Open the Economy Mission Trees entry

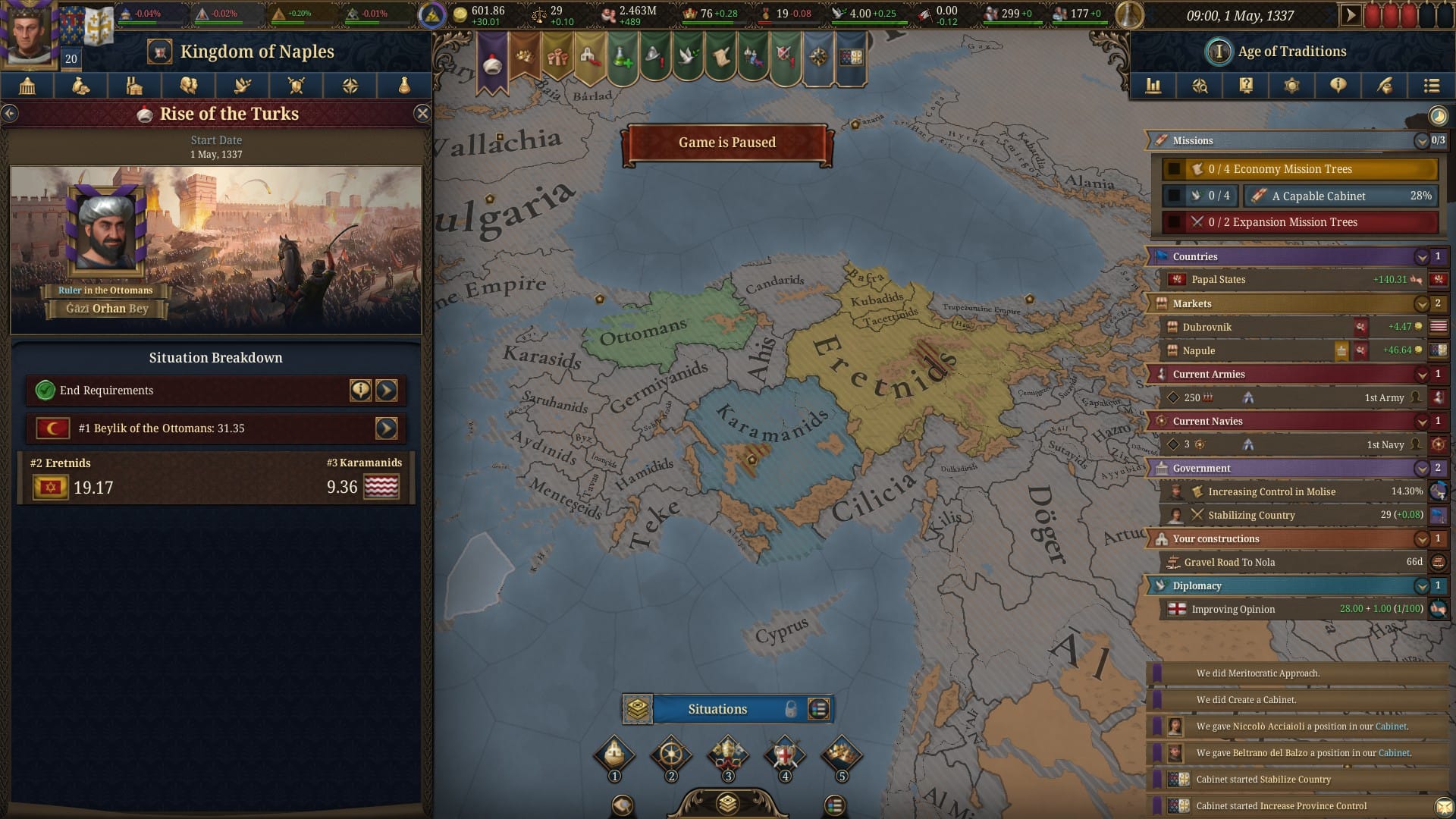pos(1300,169)
